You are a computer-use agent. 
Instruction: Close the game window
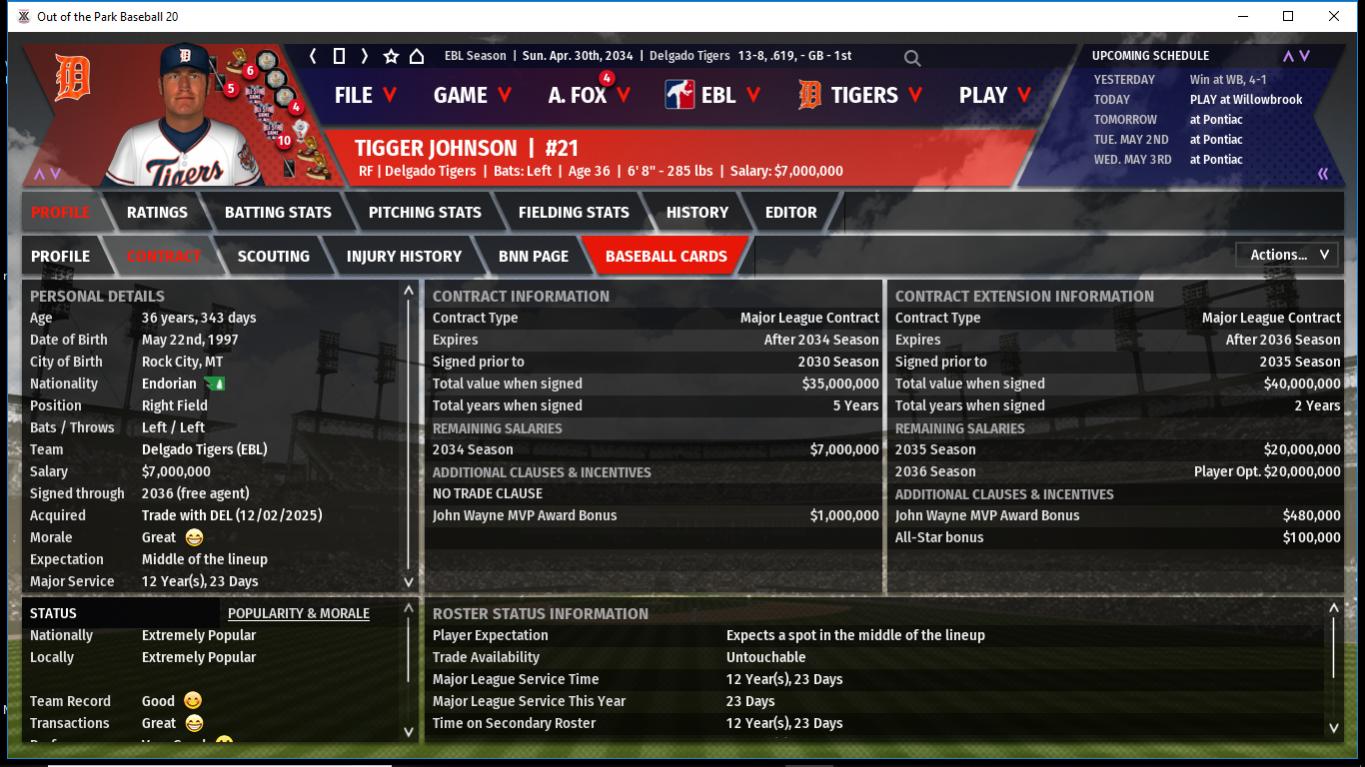point(1334,16)
